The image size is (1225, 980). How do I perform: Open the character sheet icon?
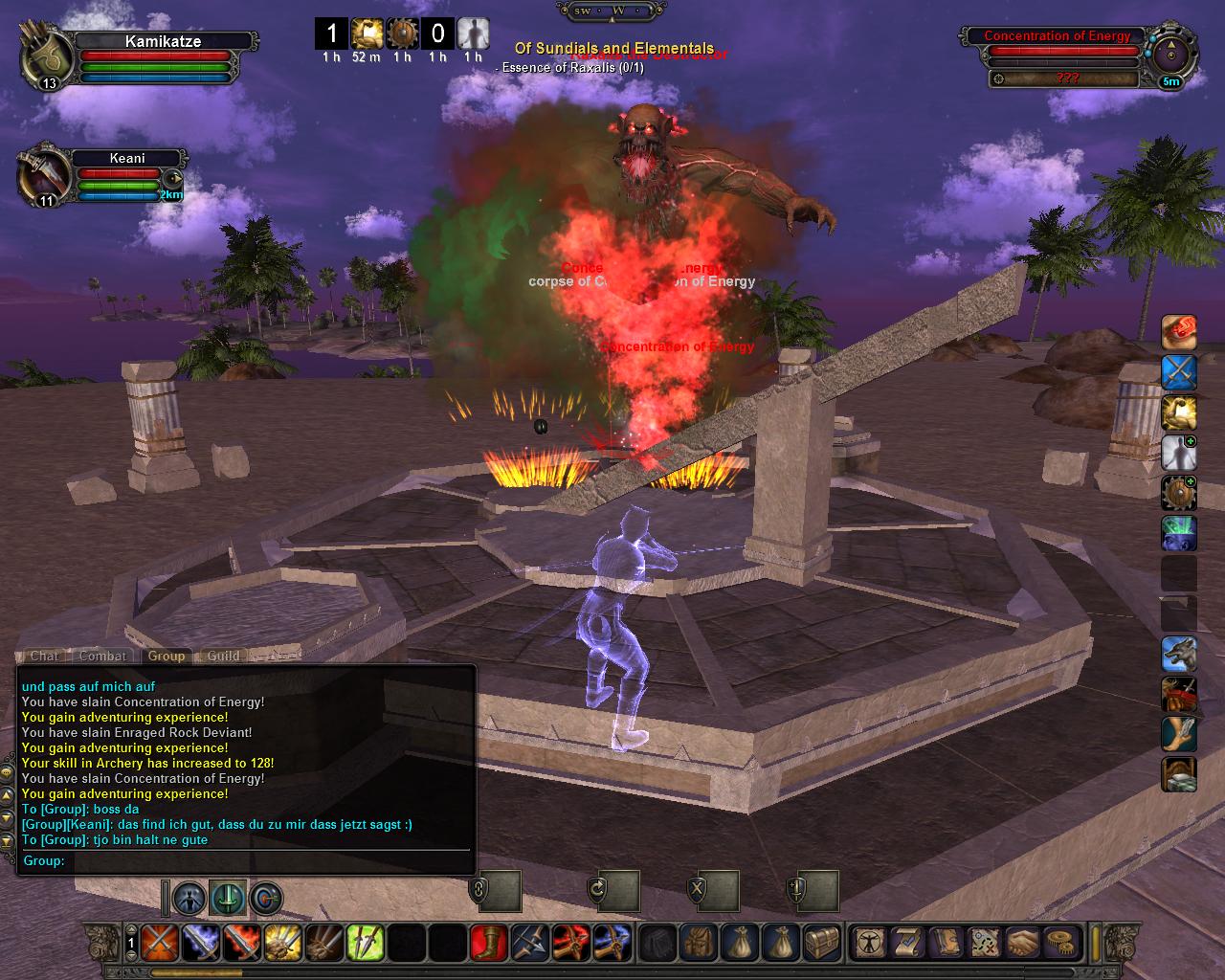tap(869, 943)
